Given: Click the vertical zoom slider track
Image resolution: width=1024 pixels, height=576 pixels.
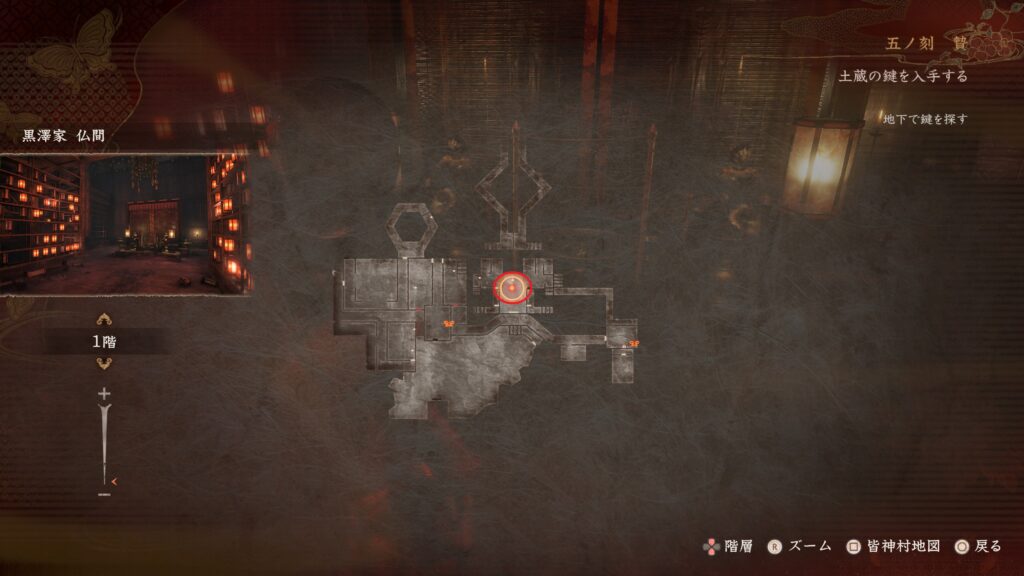Looking at the screenshot, I should (103, 445).
